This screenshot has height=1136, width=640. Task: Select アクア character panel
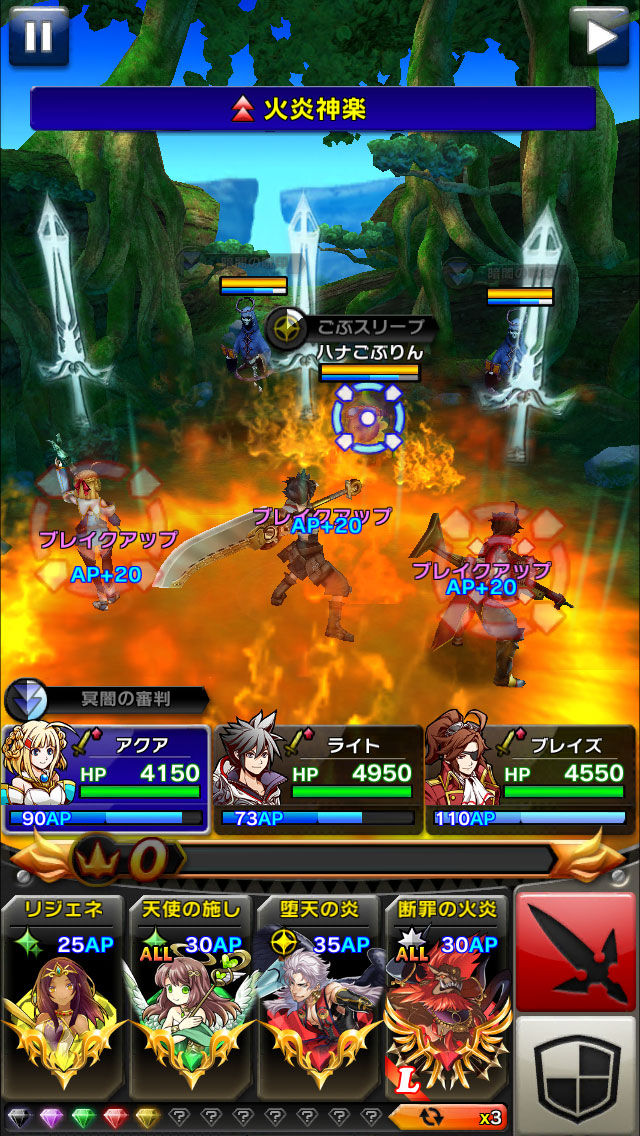pyautogui.click(x=107, y=779)
